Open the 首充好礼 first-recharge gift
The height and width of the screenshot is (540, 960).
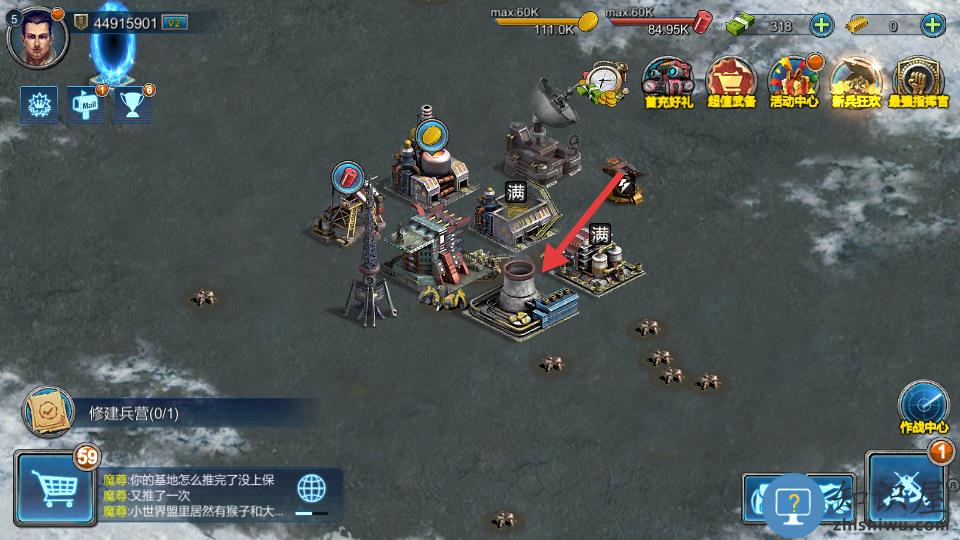coord(667,81)
